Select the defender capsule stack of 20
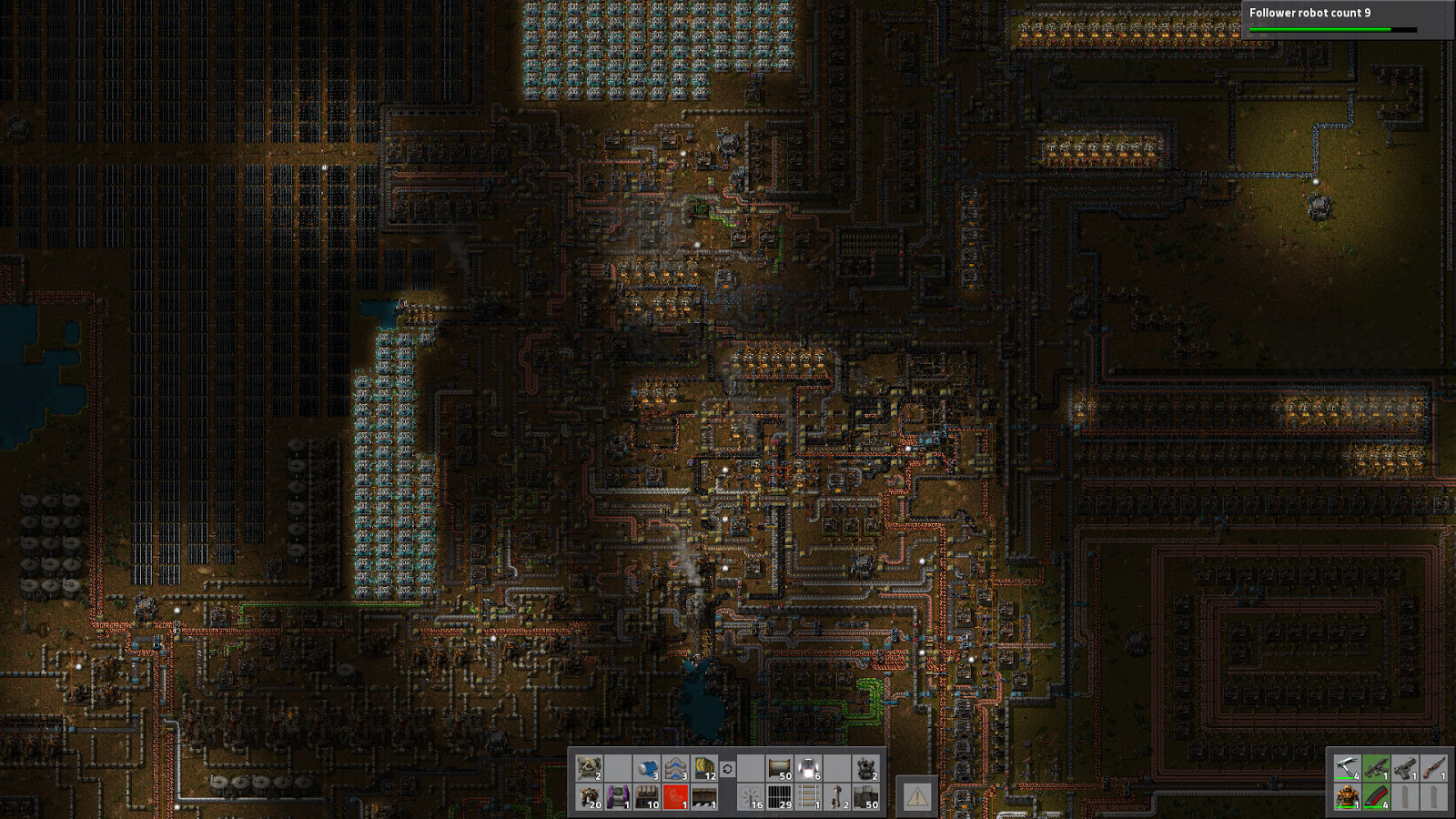1456x819 pixels. 590,797
